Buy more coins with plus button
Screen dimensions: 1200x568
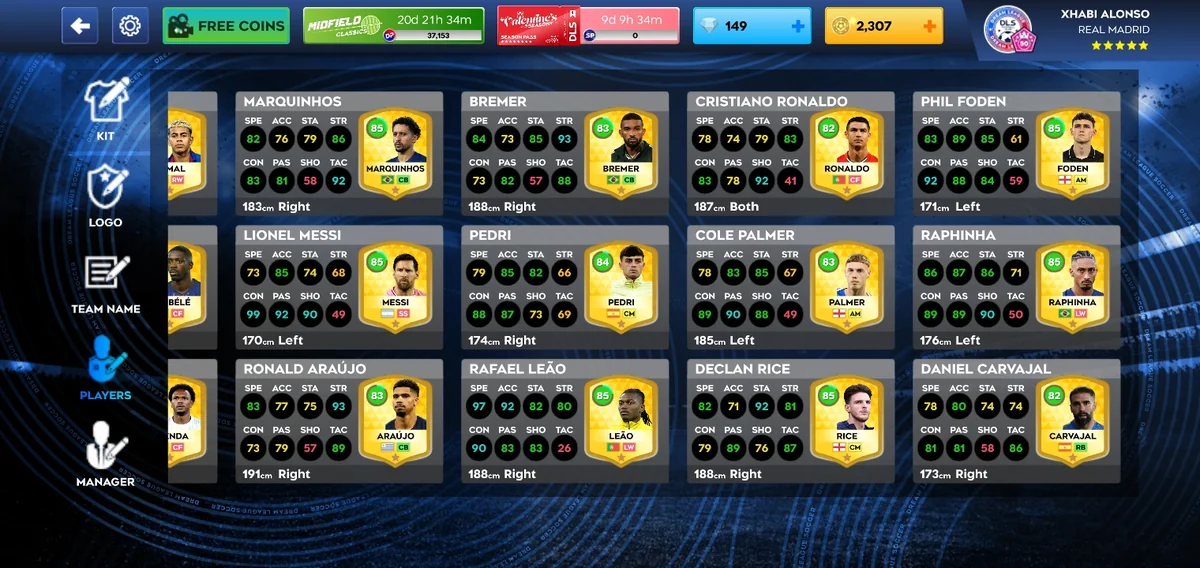tap(930, 26)
